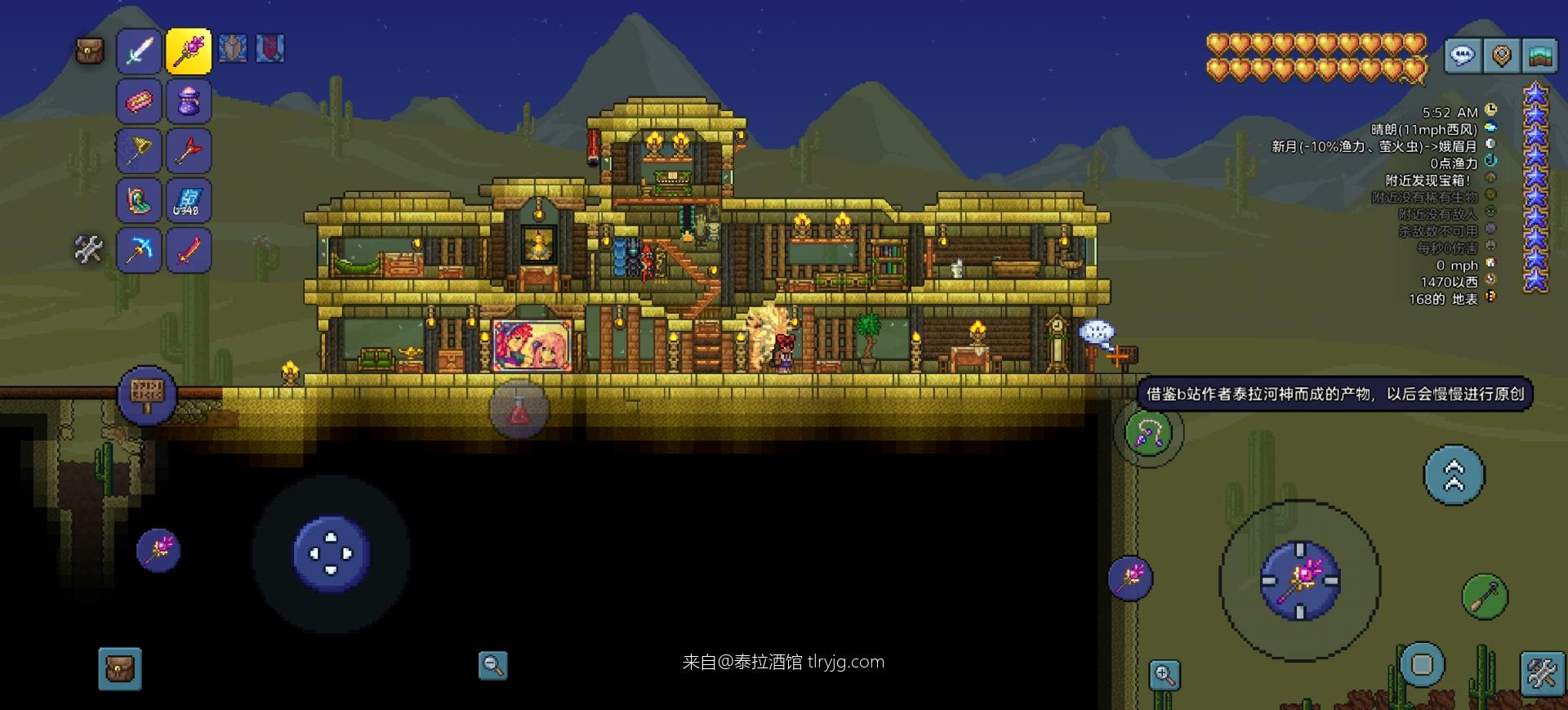This screenshot has height=710, width=1568.
Task: Select the green hooded cloak item slot
Action: [139, 201]
